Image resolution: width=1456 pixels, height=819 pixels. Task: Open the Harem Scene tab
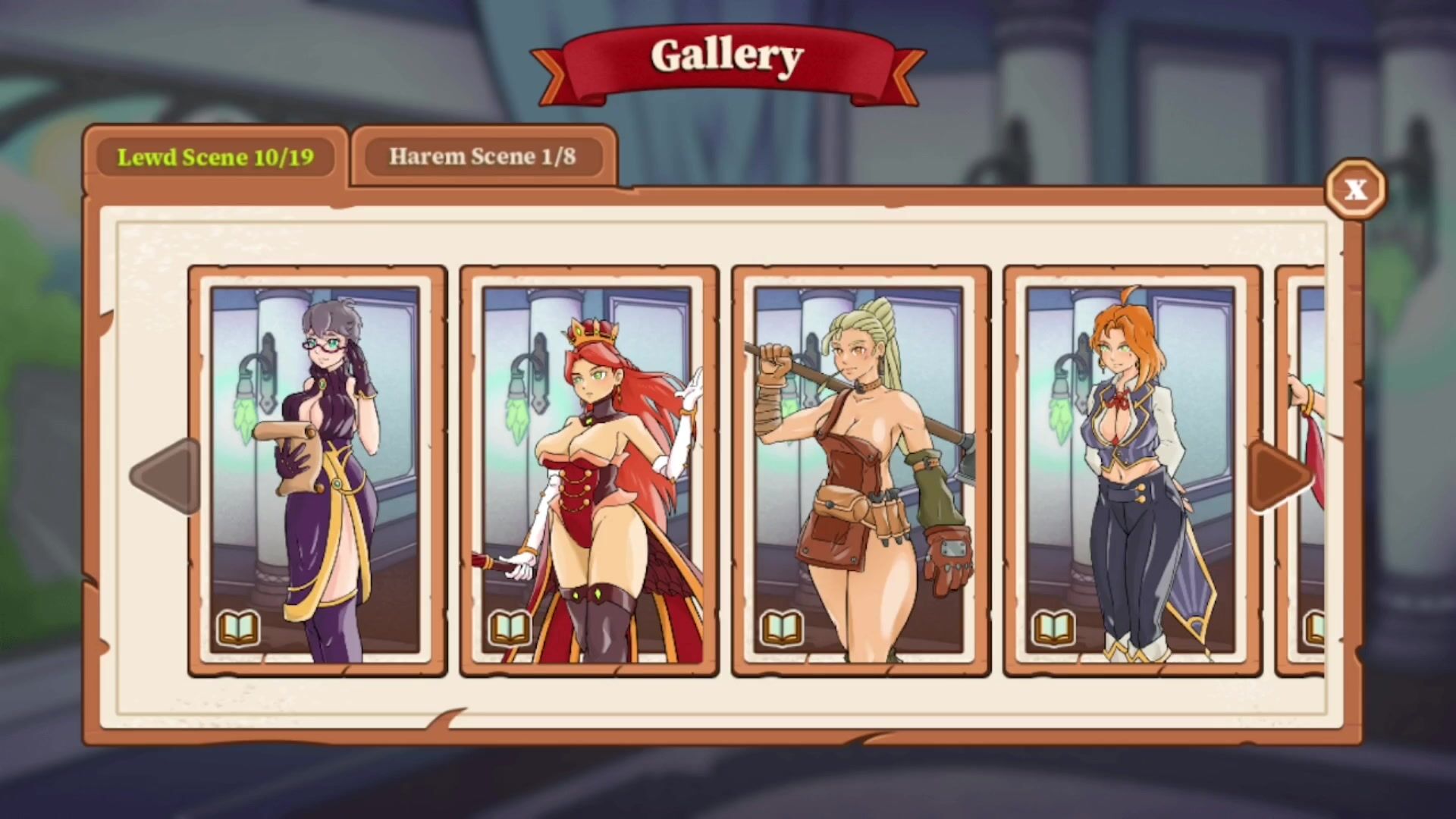(483, 157)
